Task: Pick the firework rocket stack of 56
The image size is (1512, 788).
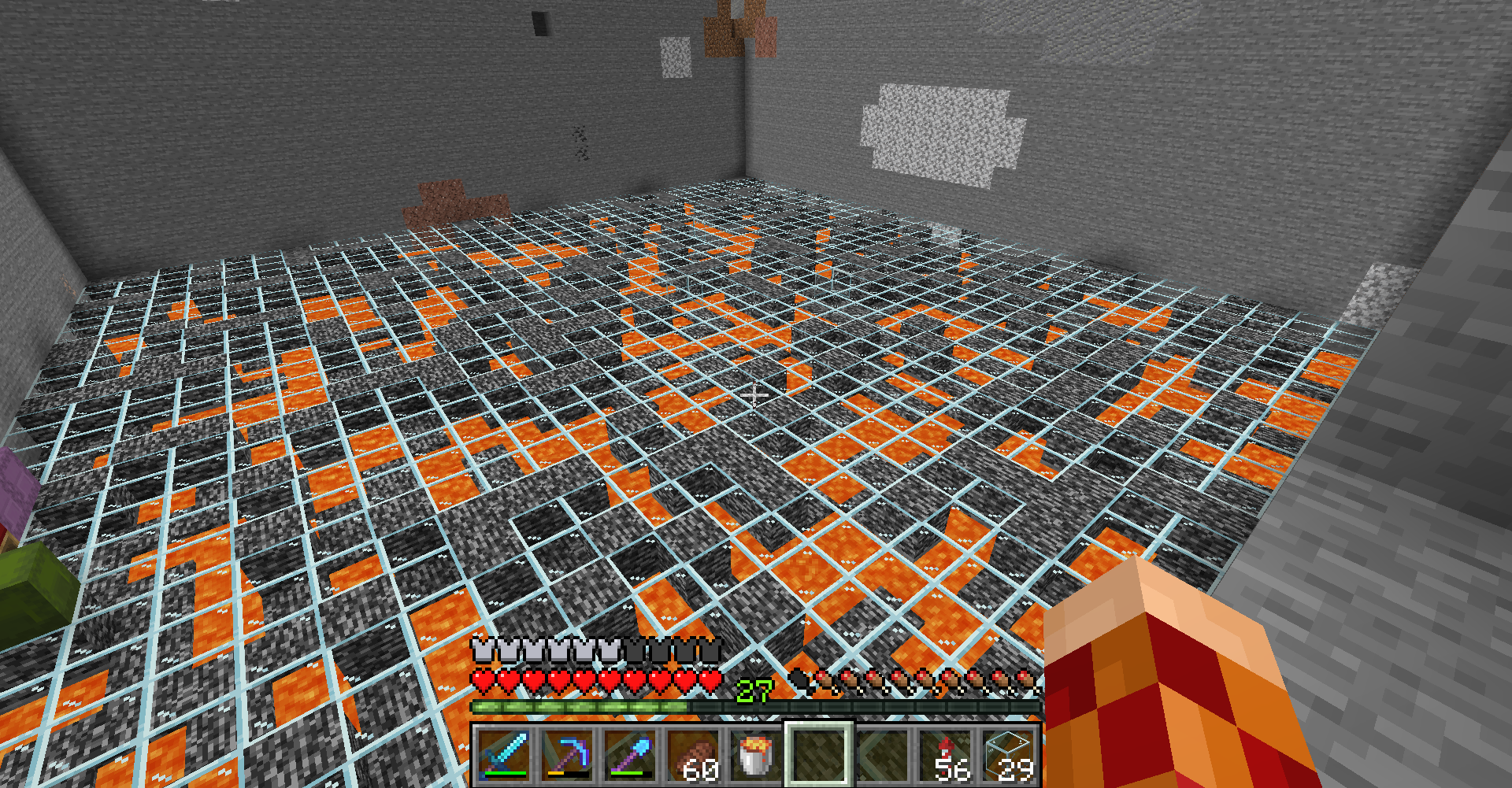Action: point(945,755)
